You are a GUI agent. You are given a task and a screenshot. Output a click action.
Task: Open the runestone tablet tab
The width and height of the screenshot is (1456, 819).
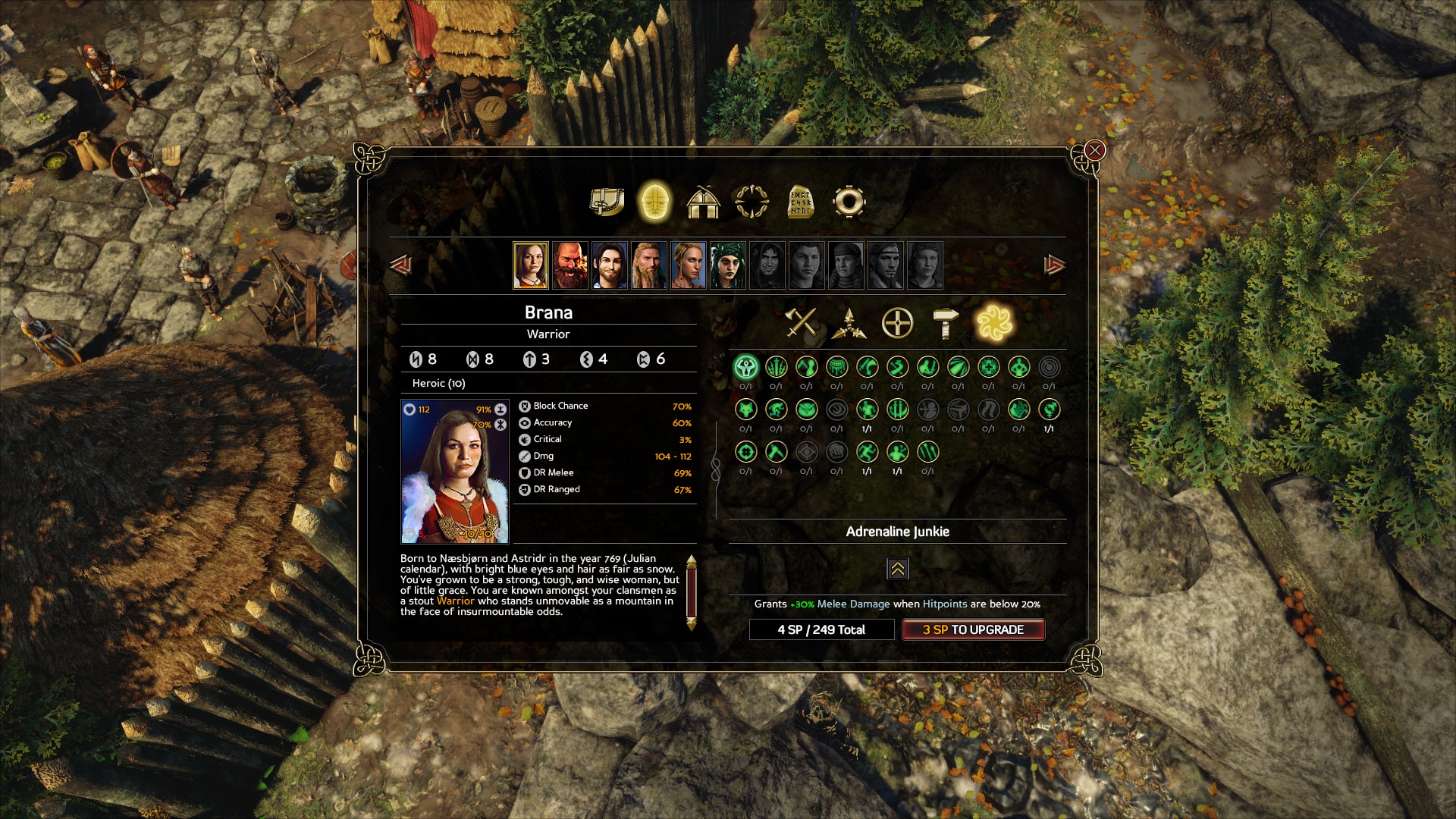click(x=800, y=202)
